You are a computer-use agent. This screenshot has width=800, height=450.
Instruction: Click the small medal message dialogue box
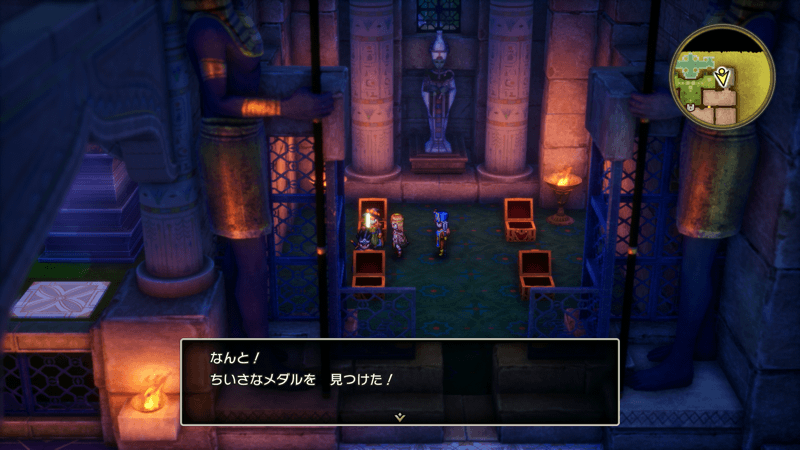(399, 380)
